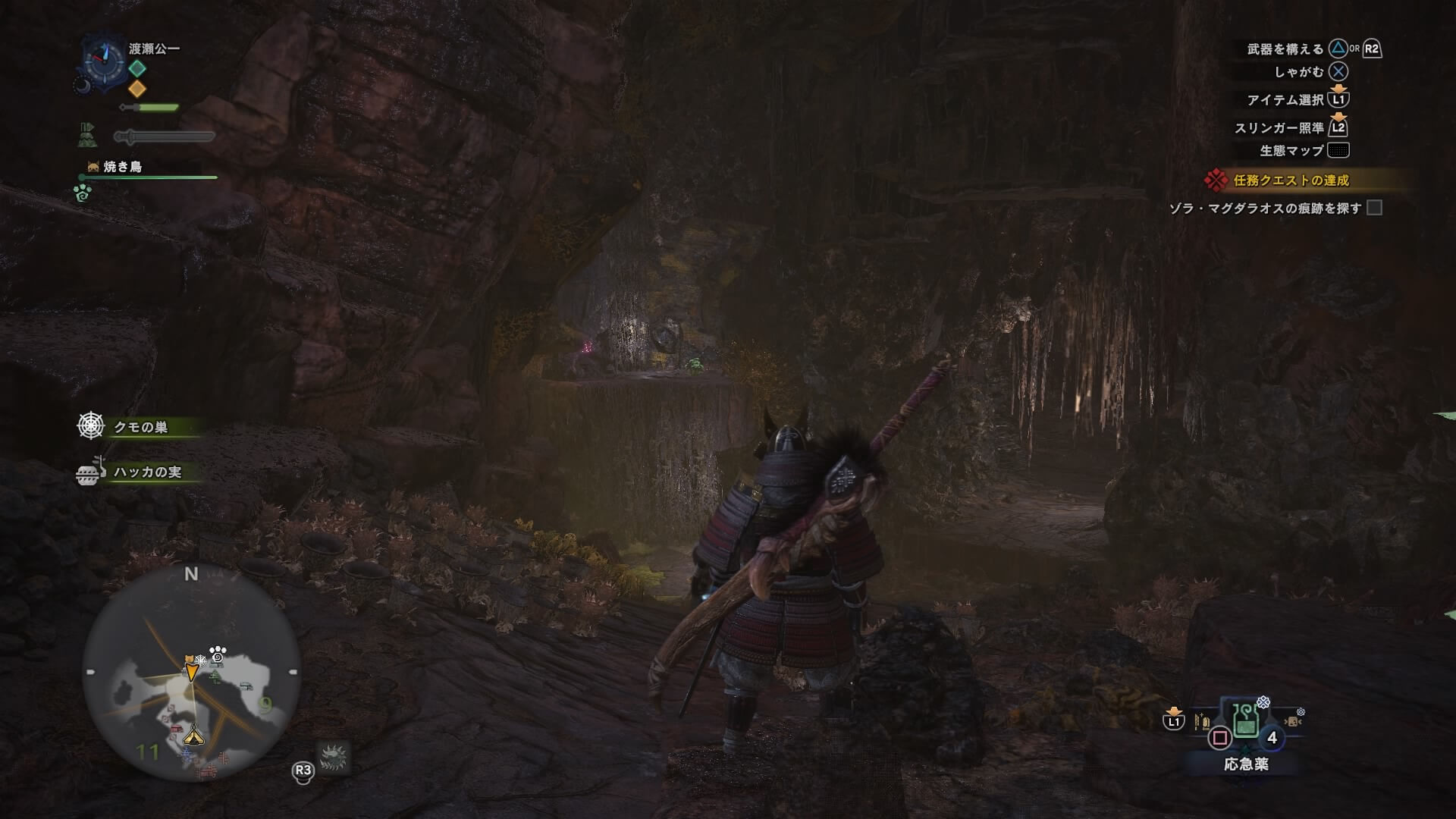
Task: Click the camp tent marker on minimap
Action: (x=193, y=734)
